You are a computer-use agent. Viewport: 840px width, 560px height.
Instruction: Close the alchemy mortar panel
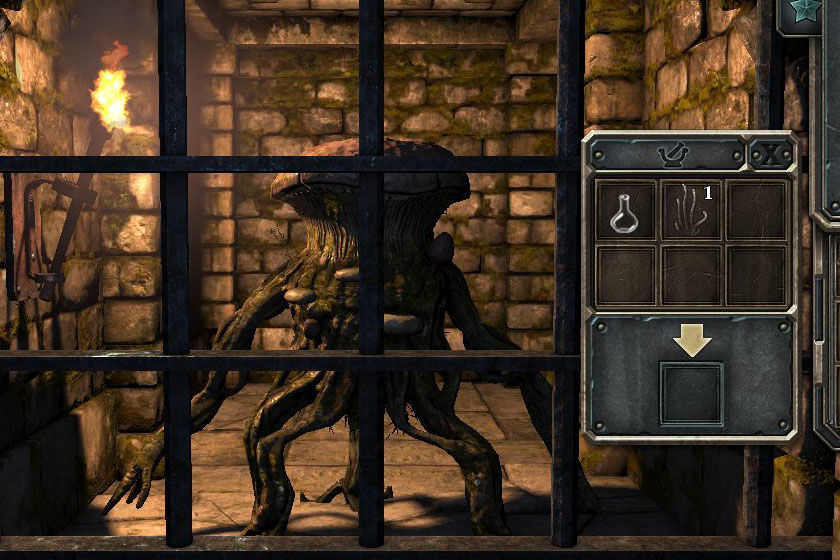[x=770, y=154]
